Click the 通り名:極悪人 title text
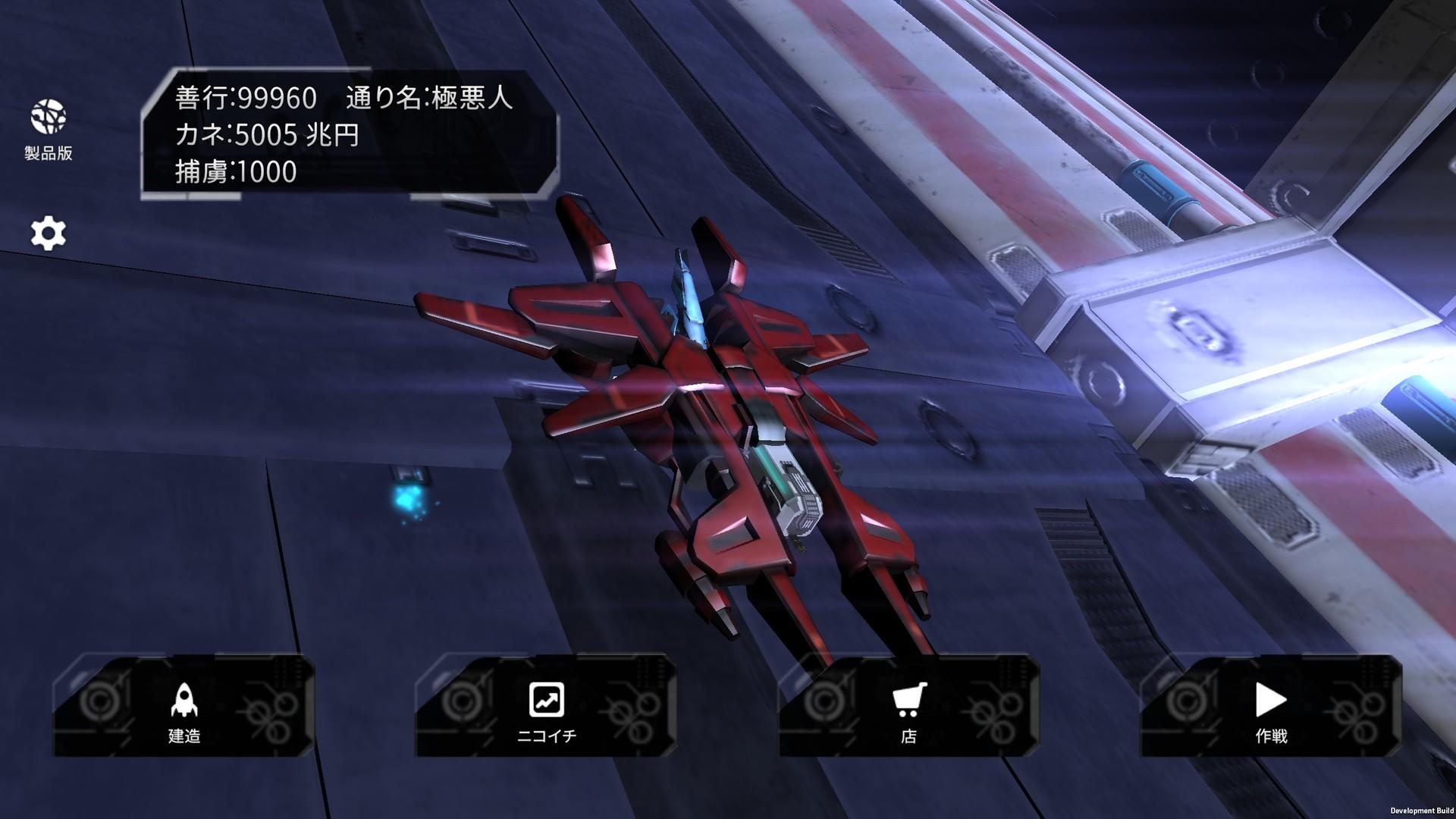This screenshot has height=819, width=1456. [428, 97]
